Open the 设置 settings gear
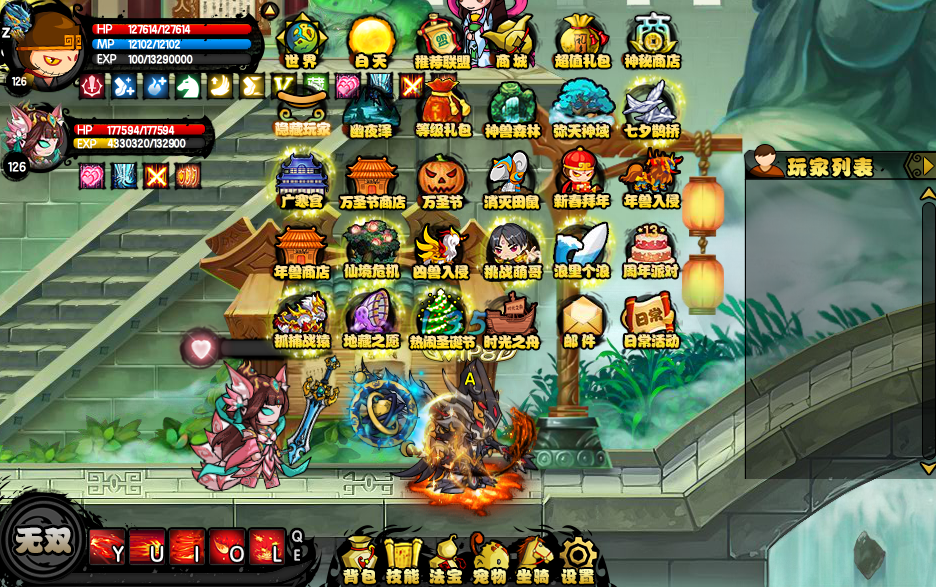936x587 pixels. (578, 559)
